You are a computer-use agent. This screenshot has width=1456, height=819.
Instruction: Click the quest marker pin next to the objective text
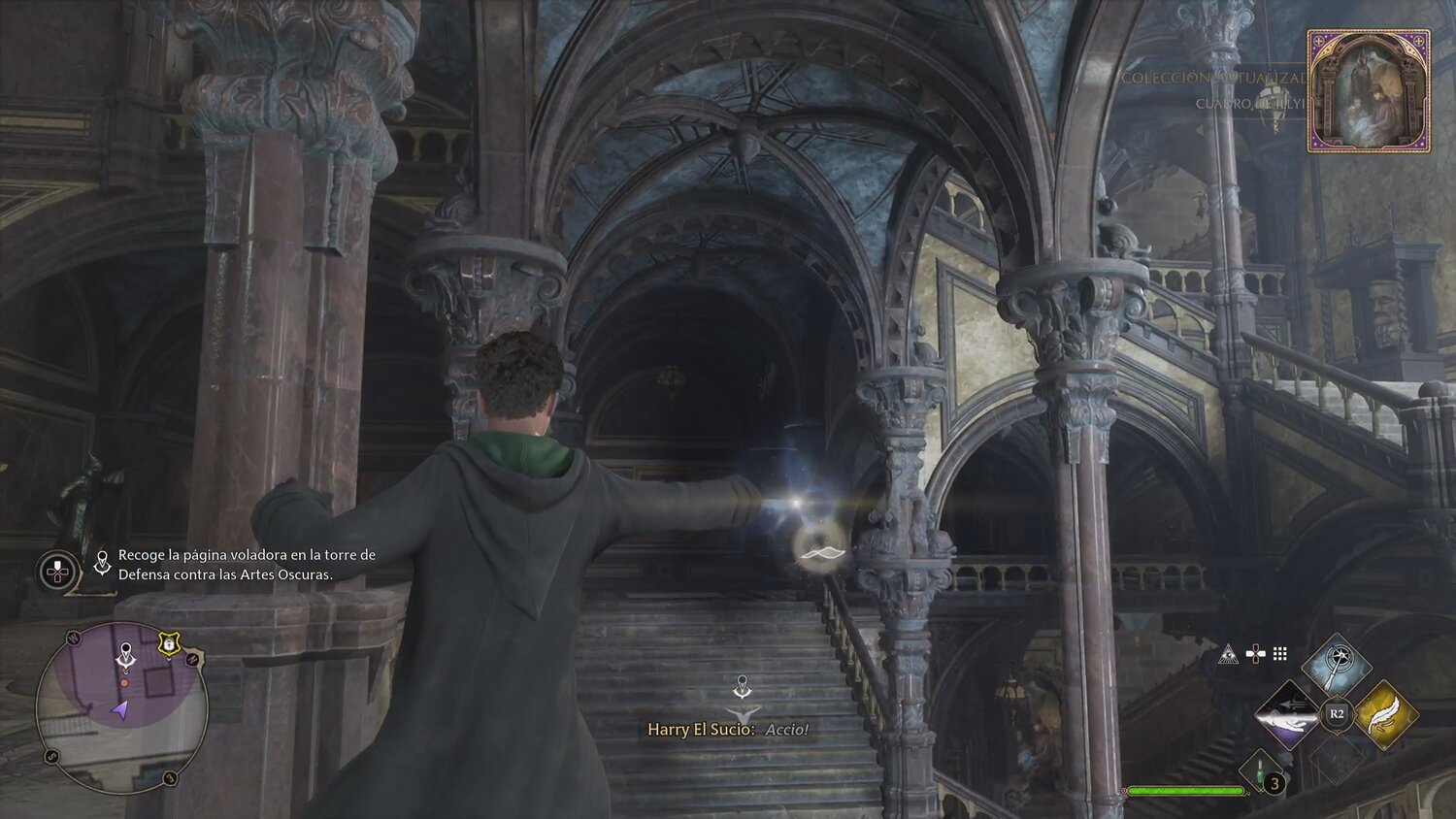pos(100,562)
